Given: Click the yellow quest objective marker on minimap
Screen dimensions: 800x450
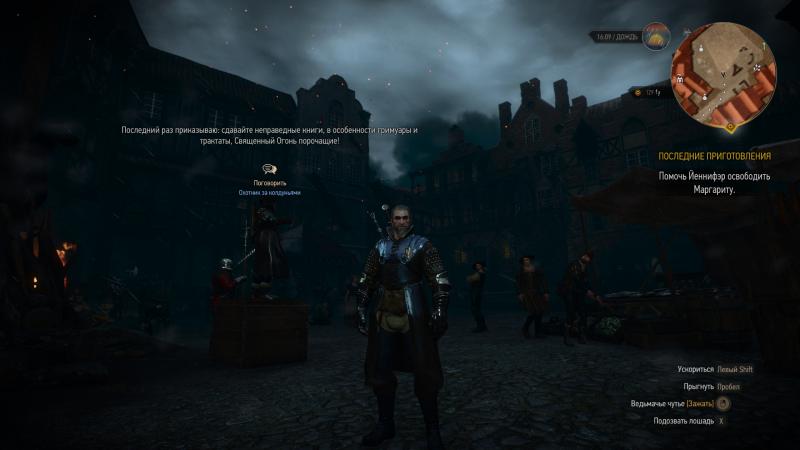Looking at the screenshot, I should point(730,127).
